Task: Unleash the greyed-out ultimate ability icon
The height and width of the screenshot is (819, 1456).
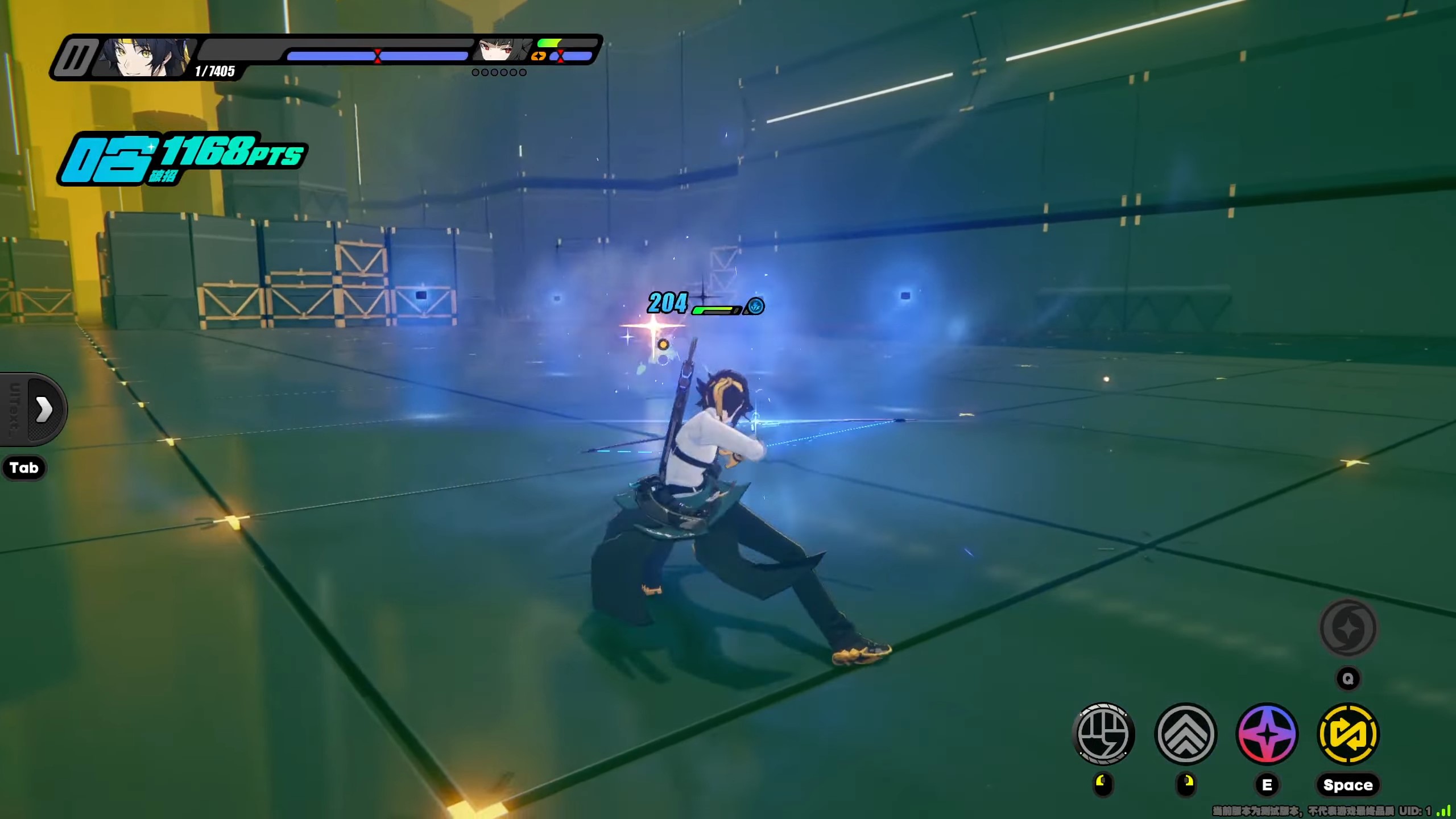Action: (1348, 628)
